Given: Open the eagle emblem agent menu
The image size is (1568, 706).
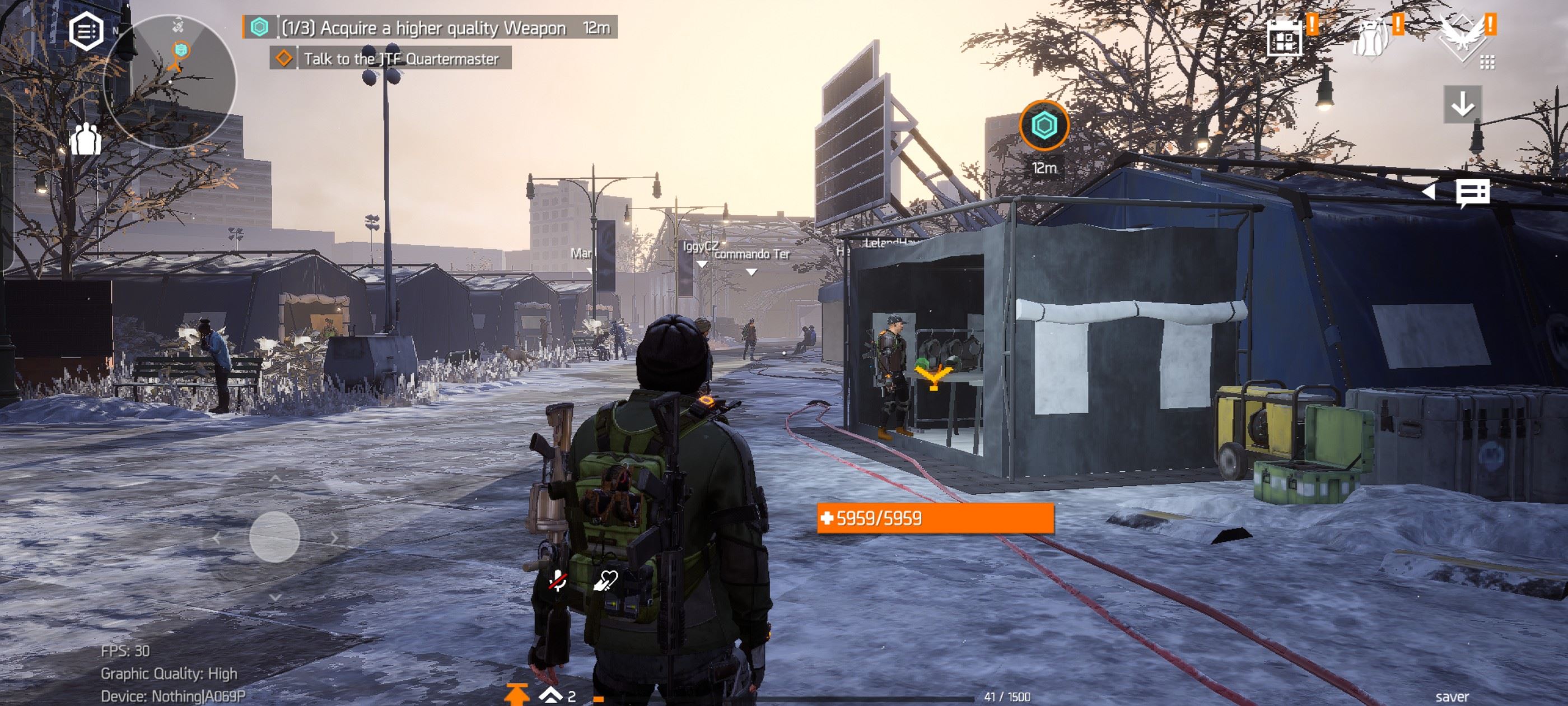Looking at the screenshot, I should [1463, 38].
